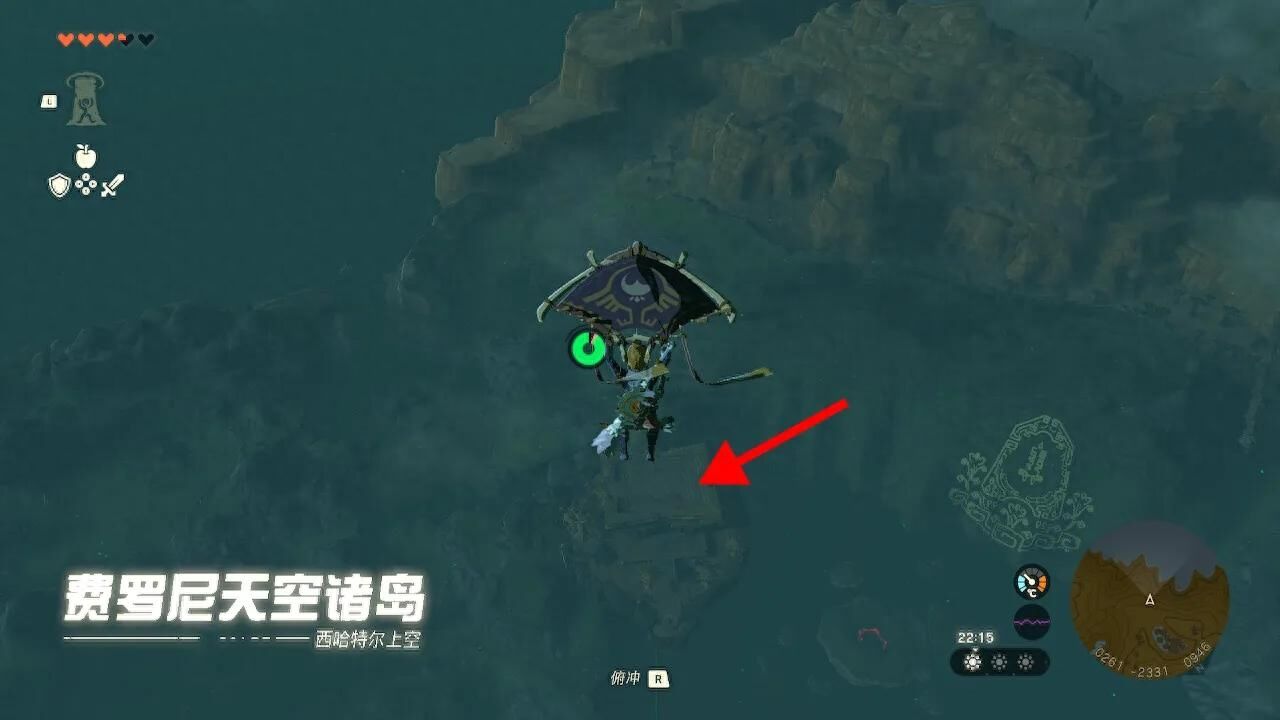Click the circular ability buff icon
Image resolution: width=1280 pixels, height=720 pixels.
(86, 183)
